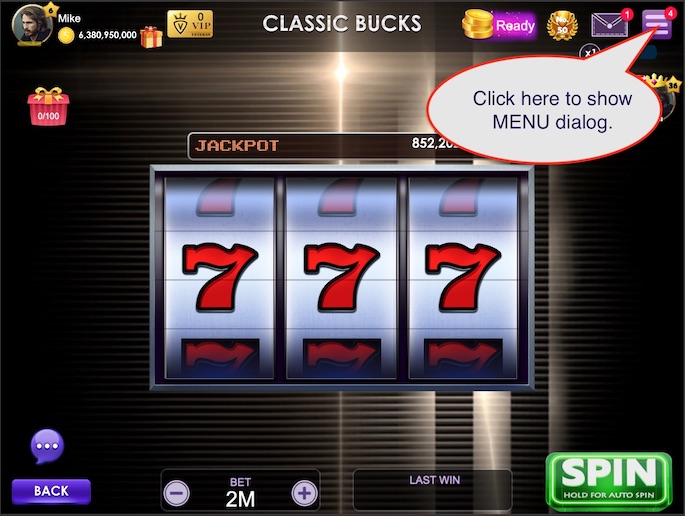The height and width of the screenshot is (516, 685).
Task: Spin the slot machine reels
Action: click(608, 480)
